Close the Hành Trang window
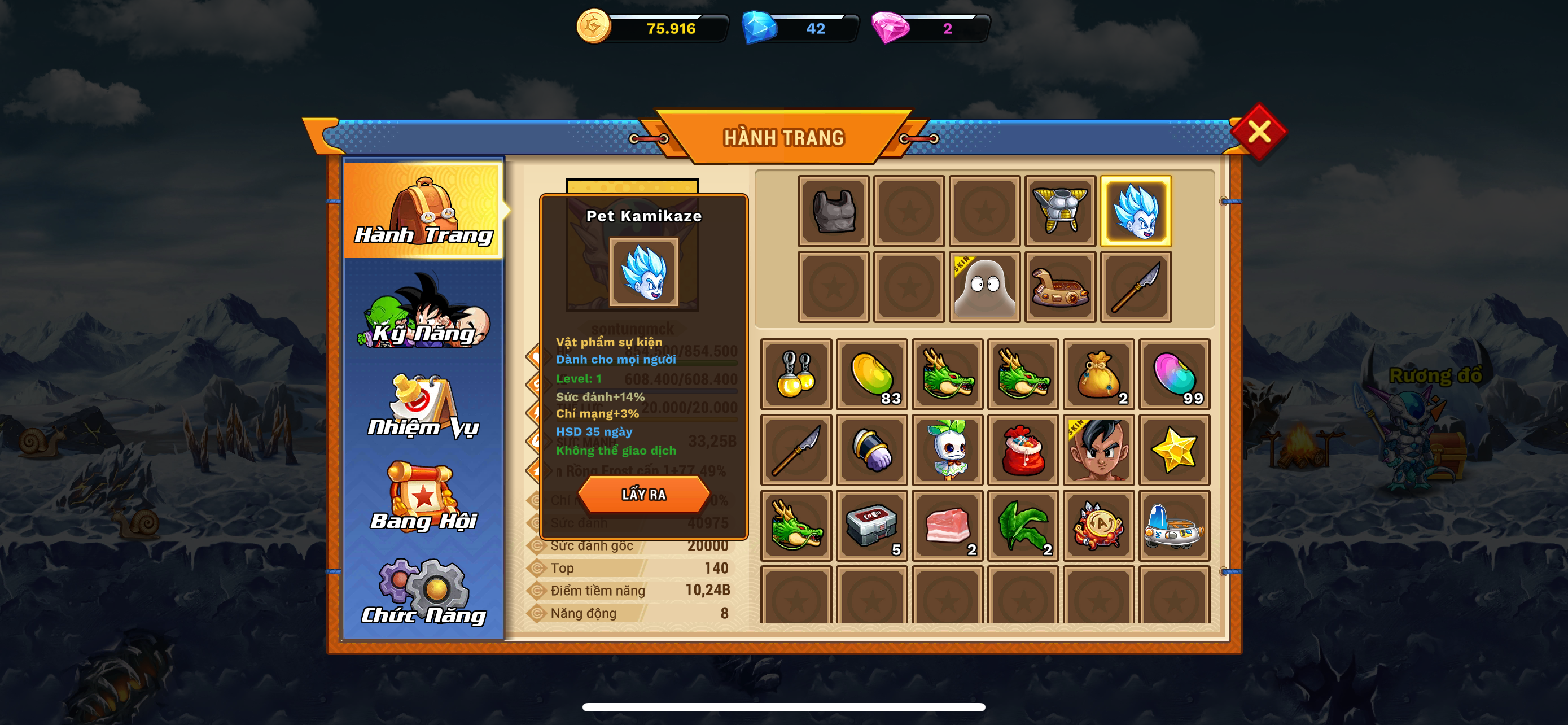The height and width of the screenshot is (725, 1568). pyautogui.click(x=1258, y=132)
